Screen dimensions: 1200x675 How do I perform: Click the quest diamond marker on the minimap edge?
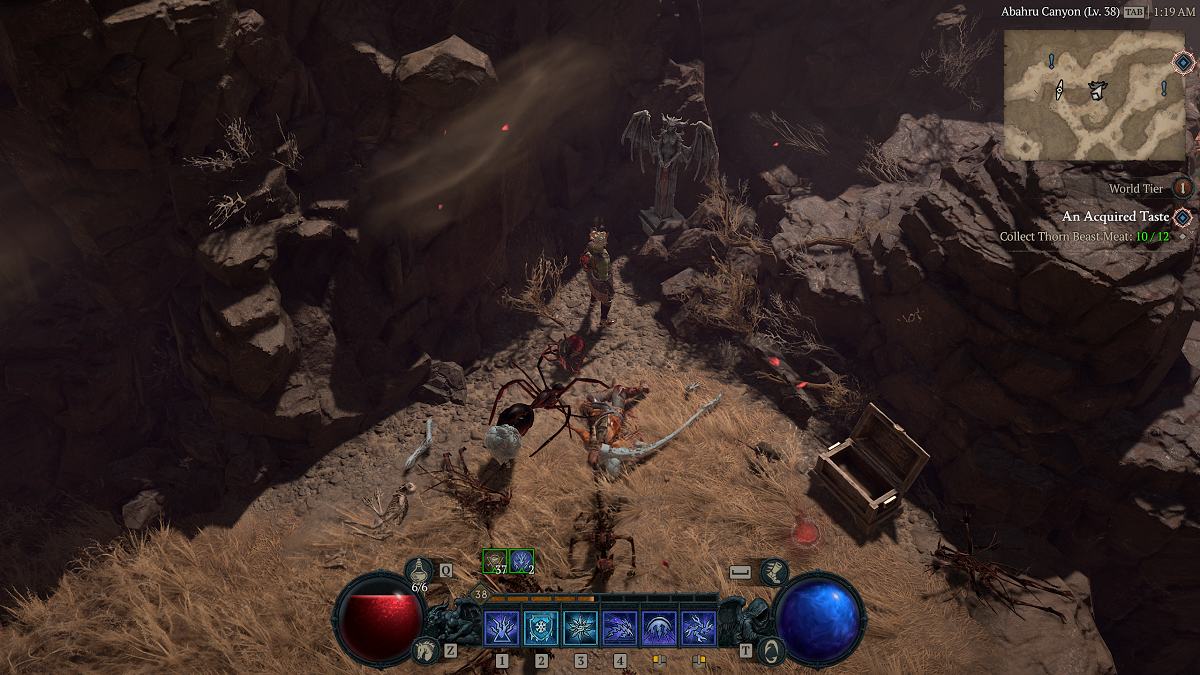(x=1183, y=62)
